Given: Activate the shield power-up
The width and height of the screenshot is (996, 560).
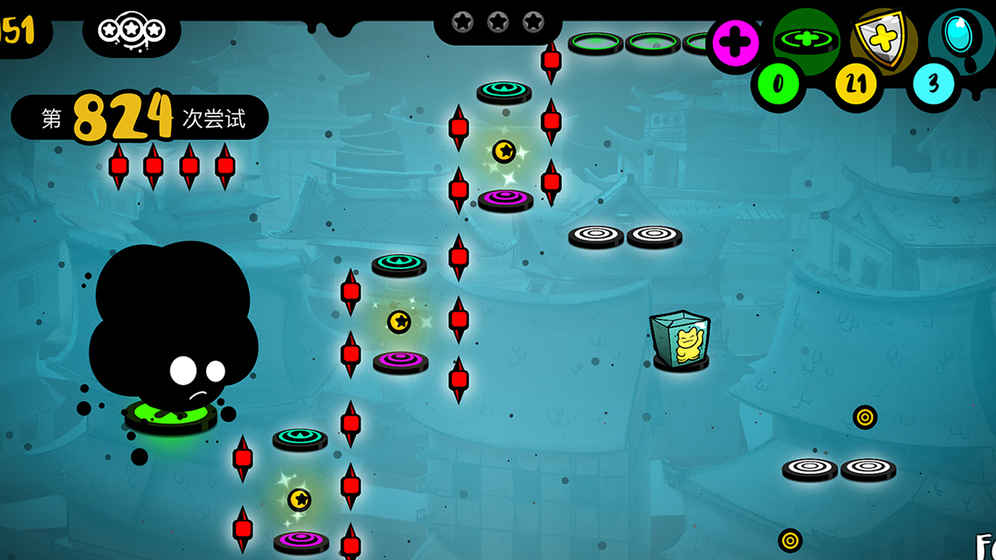Looking at the screenshot, I should (882, 40).
